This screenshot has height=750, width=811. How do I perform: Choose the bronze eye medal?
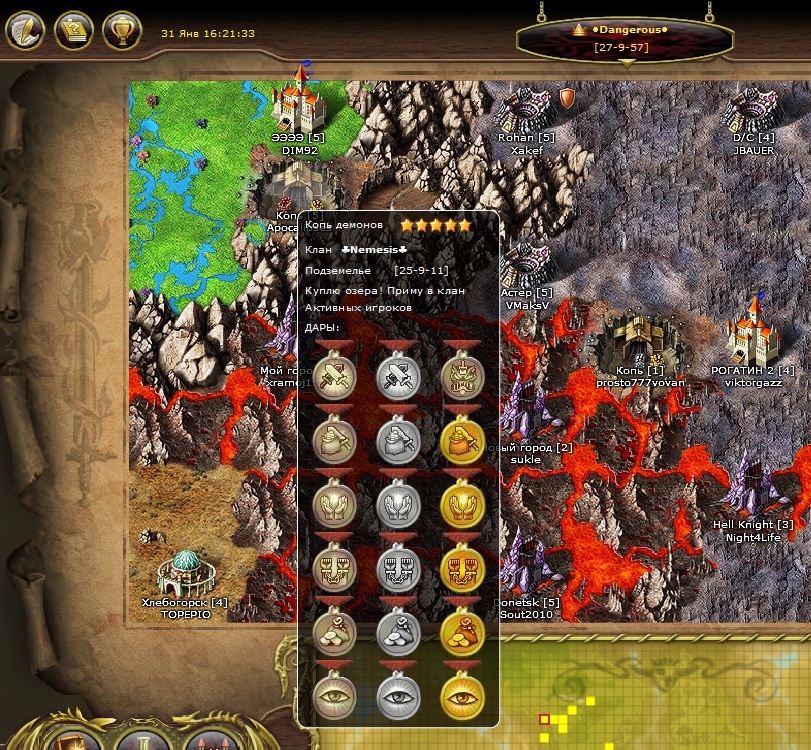pos(334,698)
